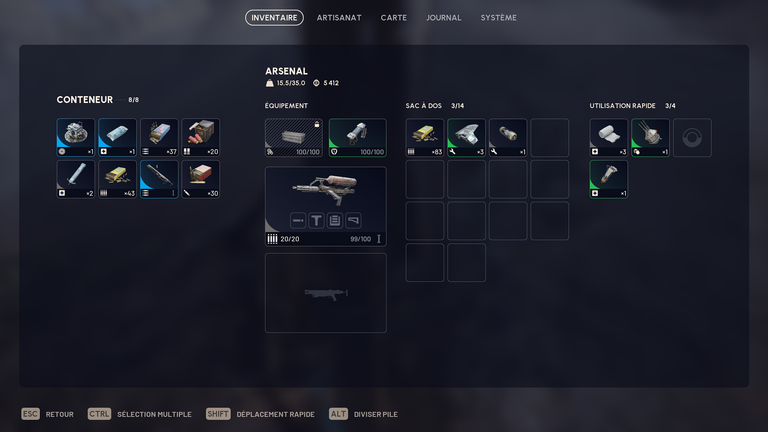Image resolution: width=768 pixels, height=432 pixels.
Task: Open the Carte tab
Action: (393, 18)
